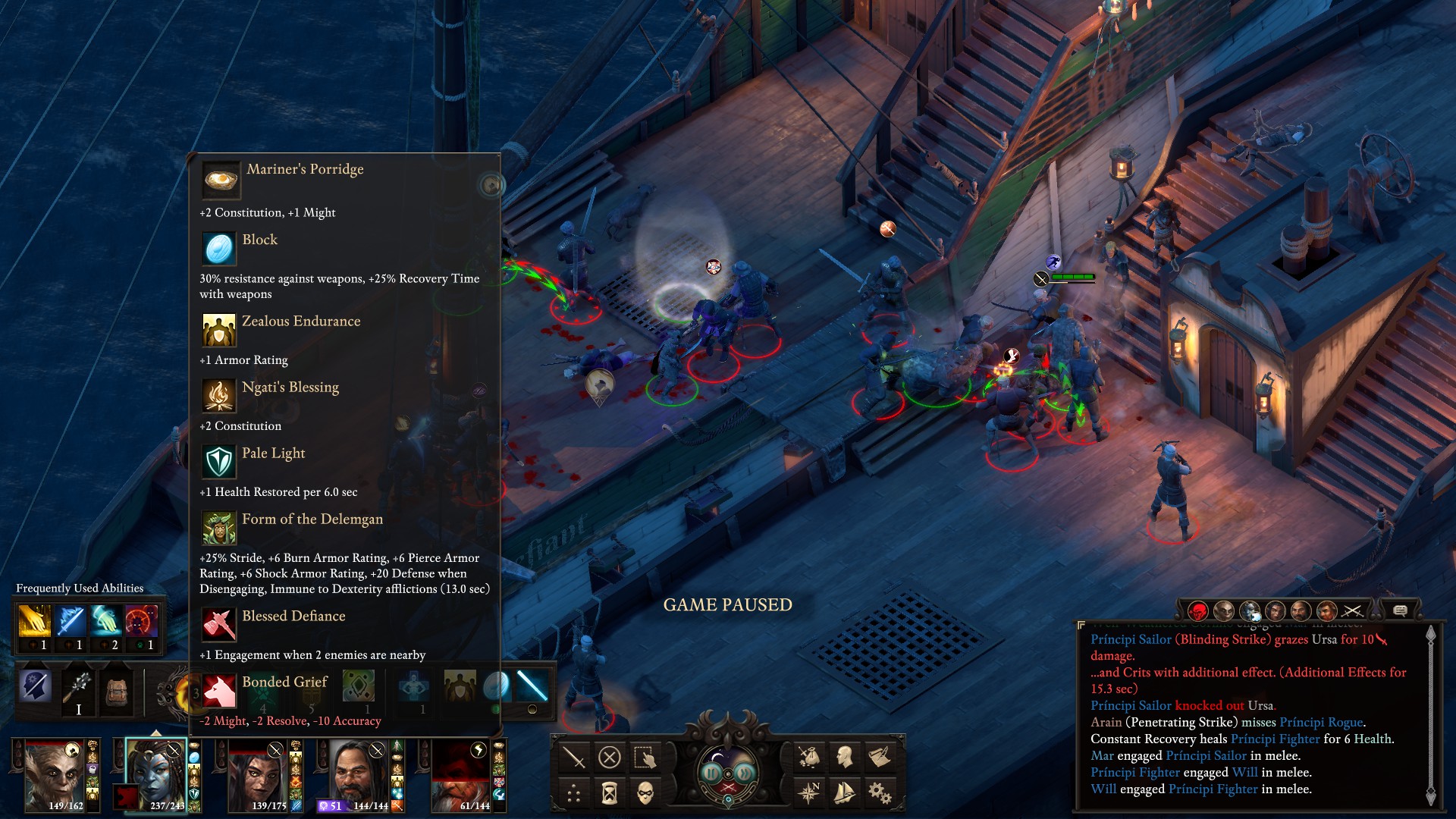Choose the bearded man's party portrait

[356, 775]
